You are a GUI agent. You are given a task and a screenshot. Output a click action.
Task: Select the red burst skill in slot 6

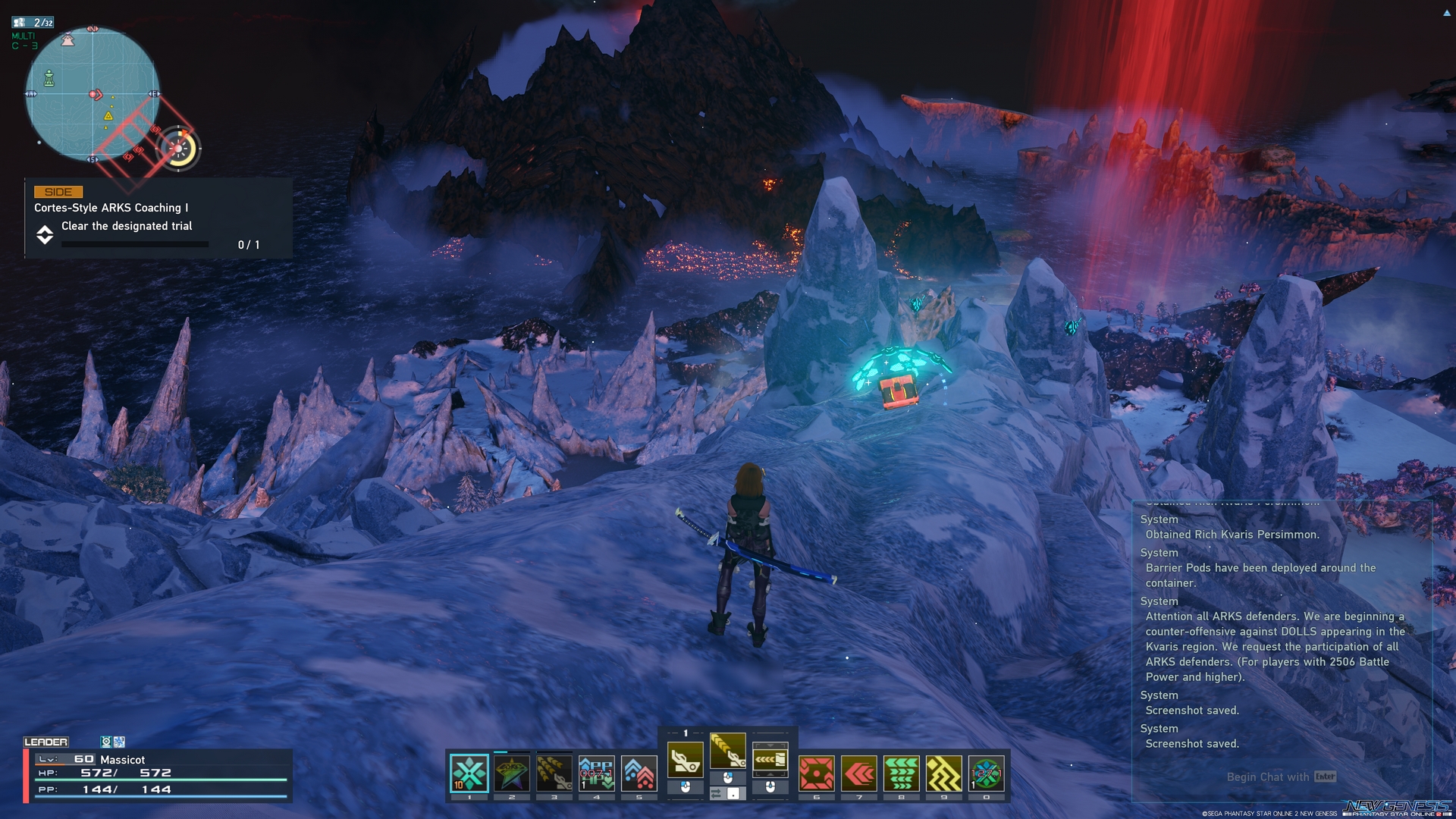point(816,770)
